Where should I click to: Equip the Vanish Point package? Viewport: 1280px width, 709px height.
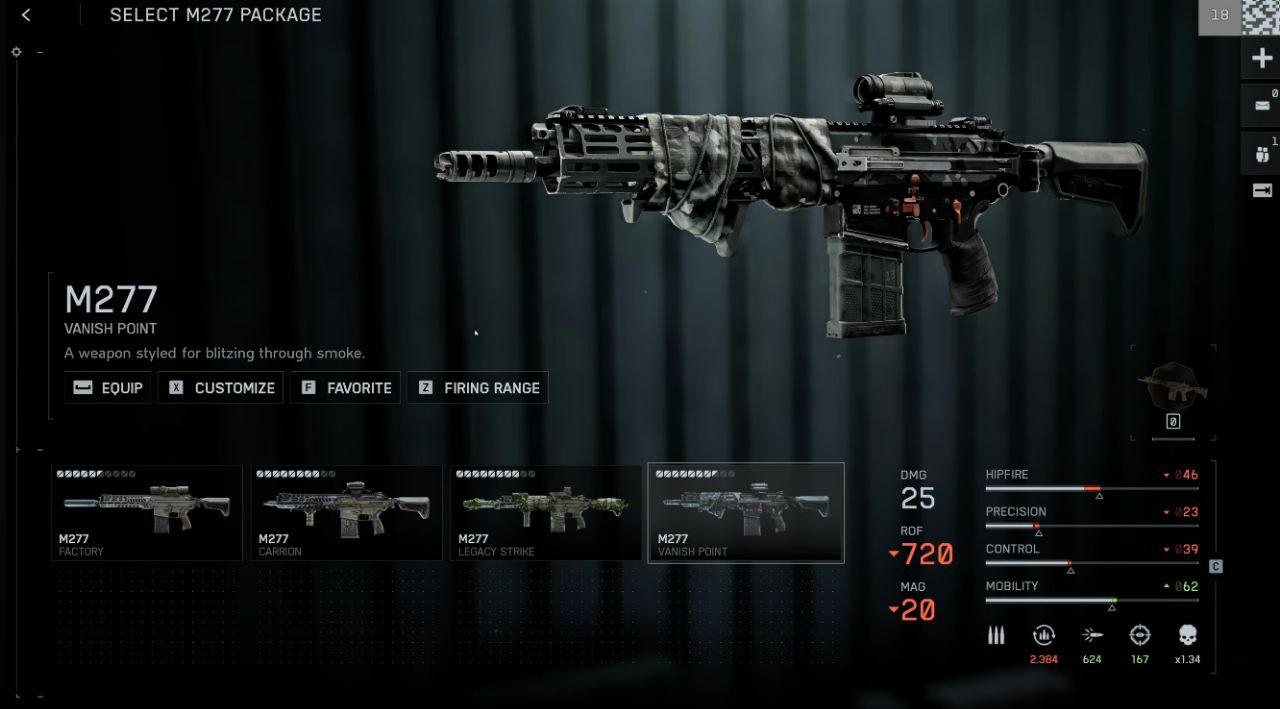(108, 388)
